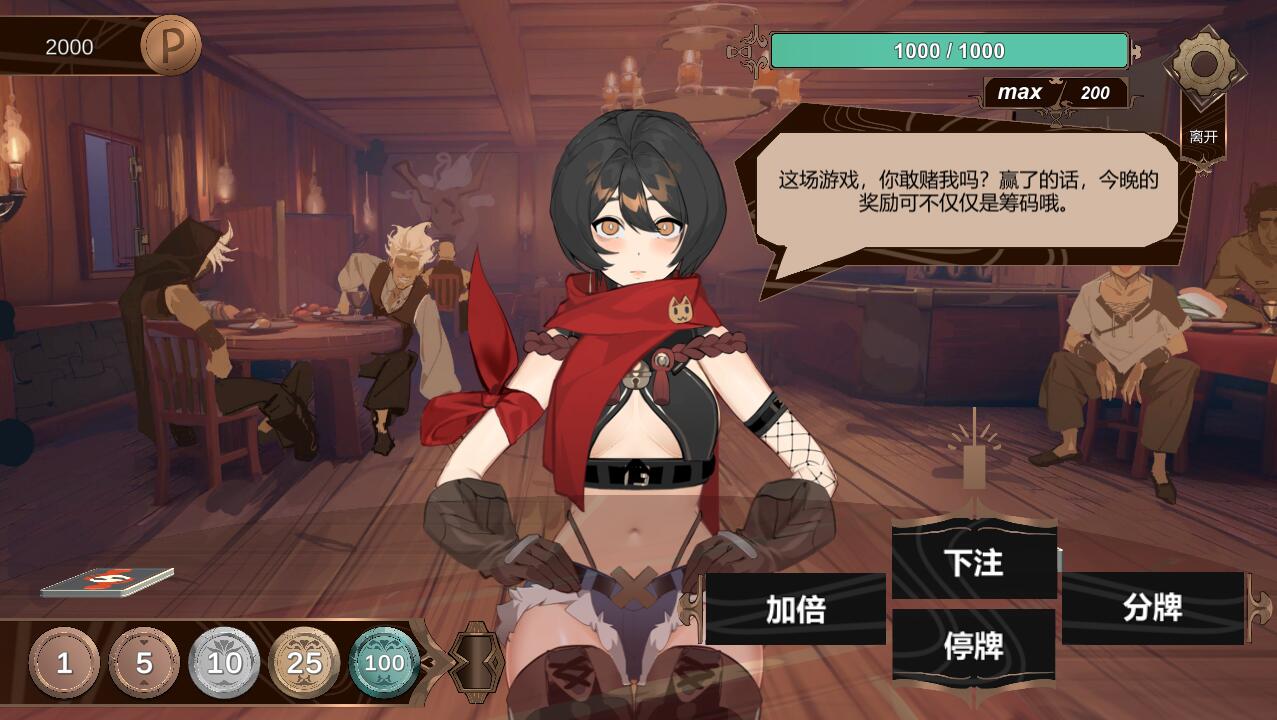This screenshot has width=1277, height=720.
Task: Click 分牌 to split the hand
Action: (1153, 607)
